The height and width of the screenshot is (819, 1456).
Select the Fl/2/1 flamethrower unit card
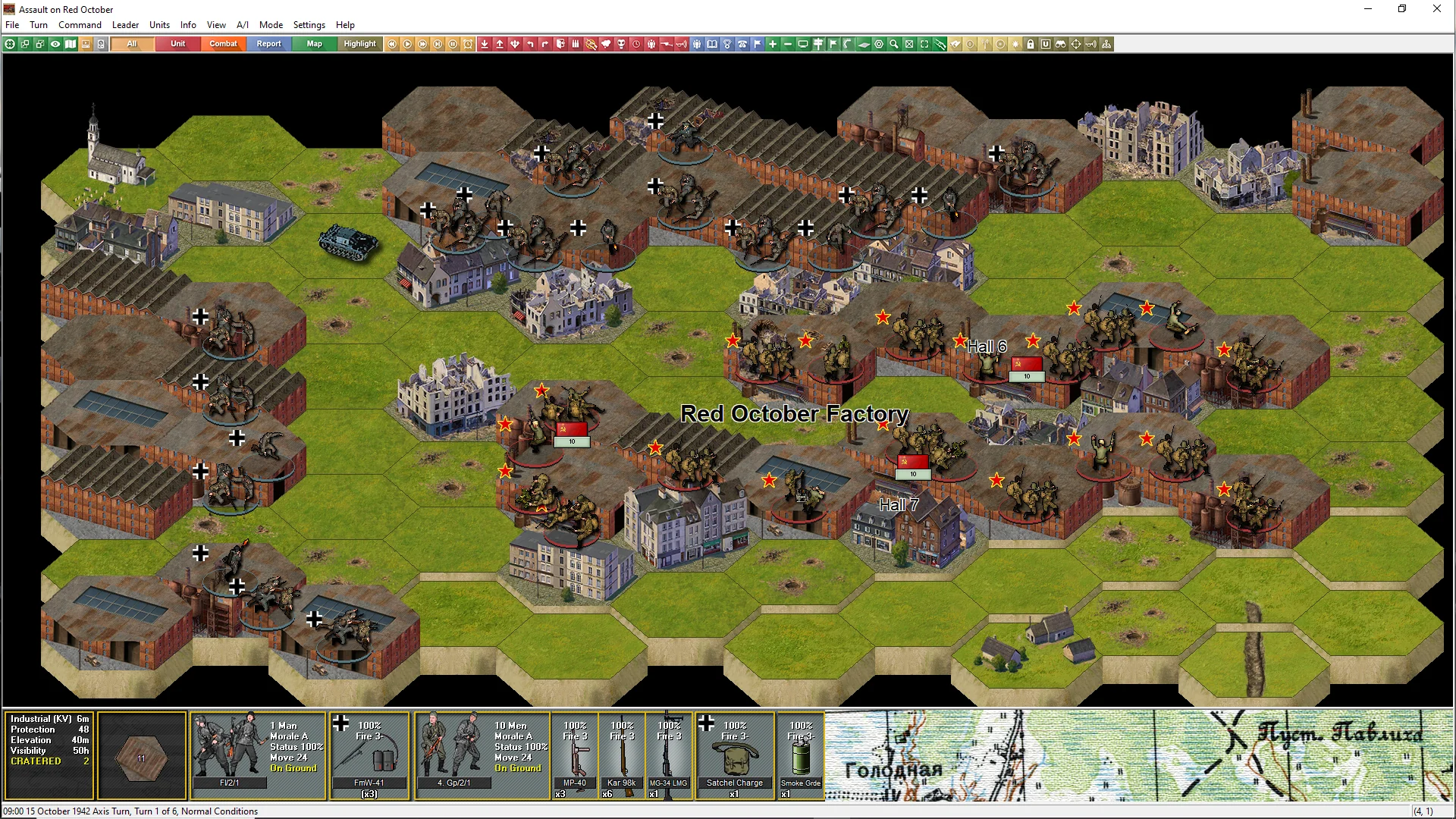[229, 752]
